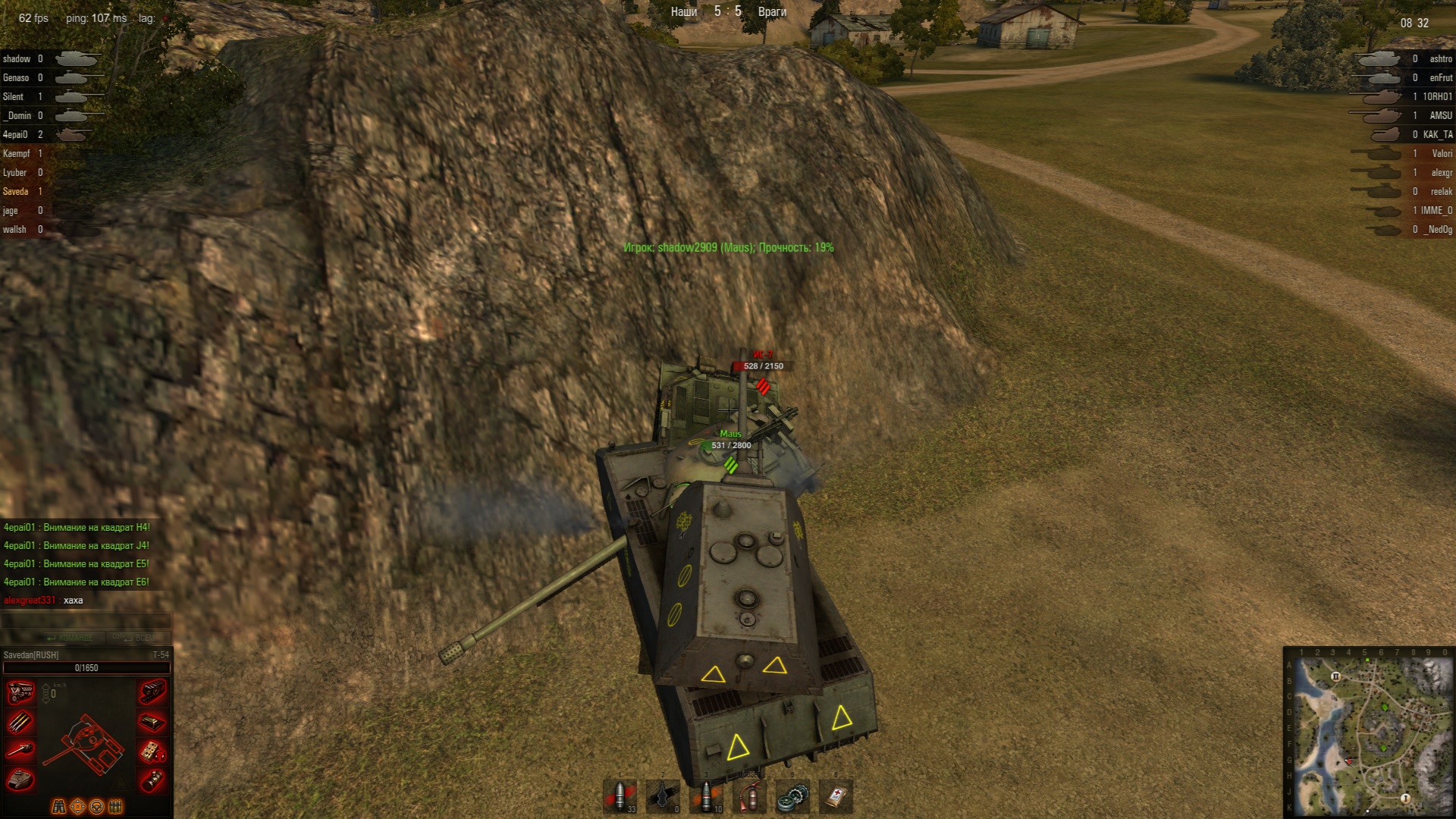Click base marker I on the minimap
The width and height of the screenshot is (1456, 819).
[1404, 798]
